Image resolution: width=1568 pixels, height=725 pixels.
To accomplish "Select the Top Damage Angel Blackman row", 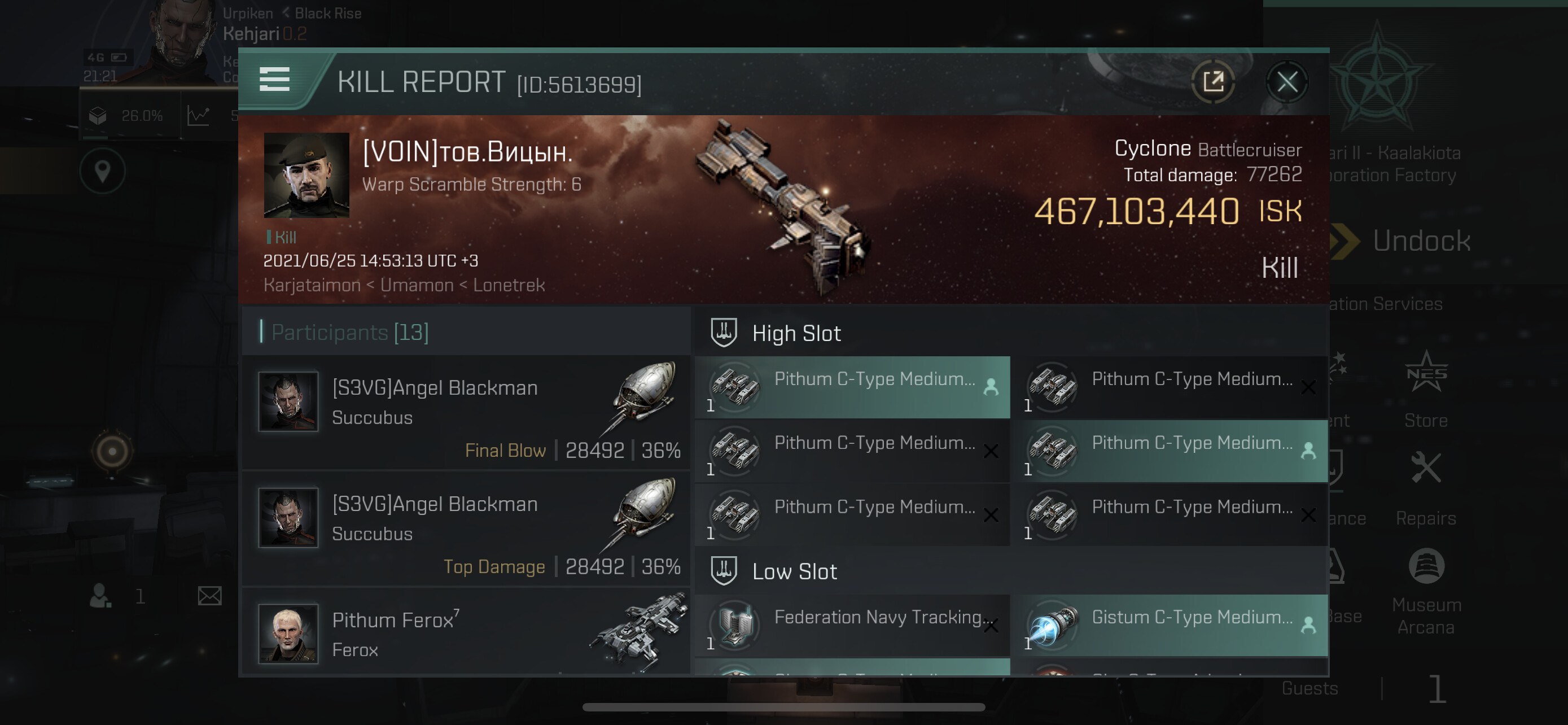I will [466, 529].
